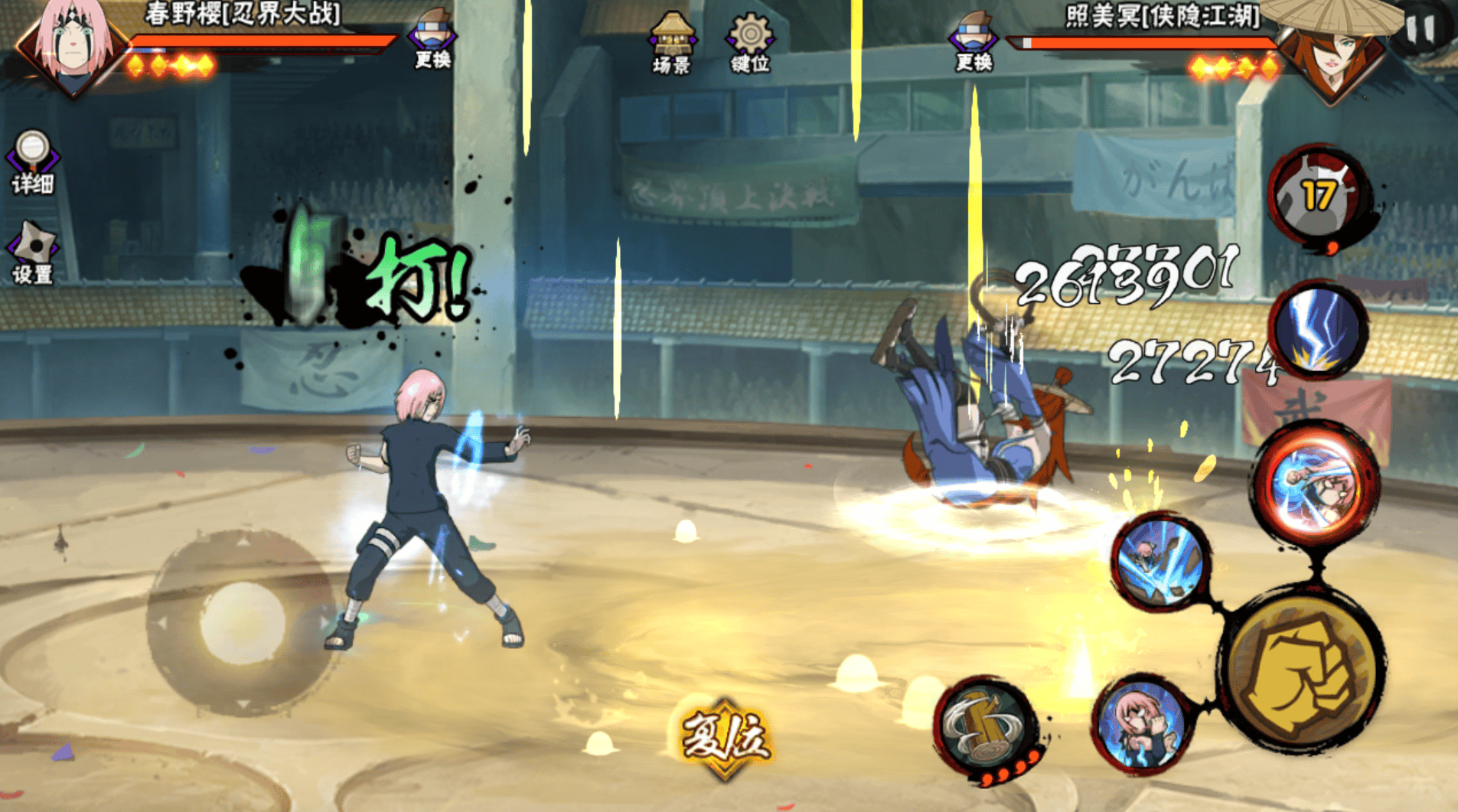1458x812 pixels.
Task: Tap the virtual movement joystick
Action: coord(242,623)
